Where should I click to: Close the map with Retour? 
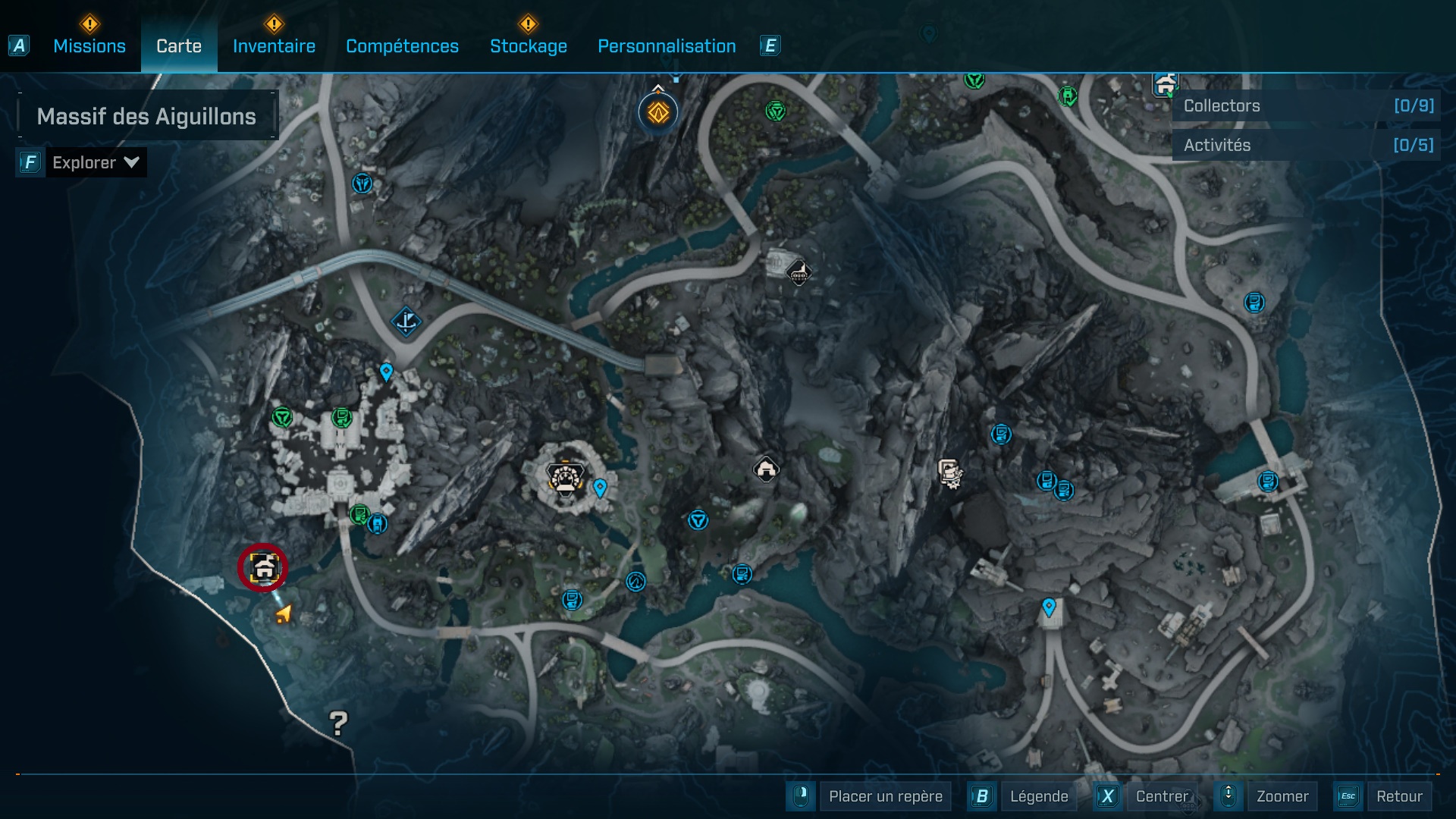[x=1398, y=796]
